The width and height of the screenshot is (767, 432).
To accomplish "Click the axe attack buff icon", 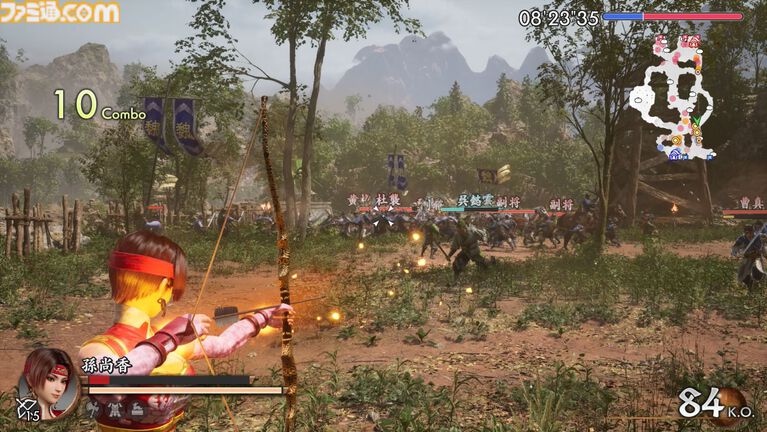I will [x=93, y=408].
